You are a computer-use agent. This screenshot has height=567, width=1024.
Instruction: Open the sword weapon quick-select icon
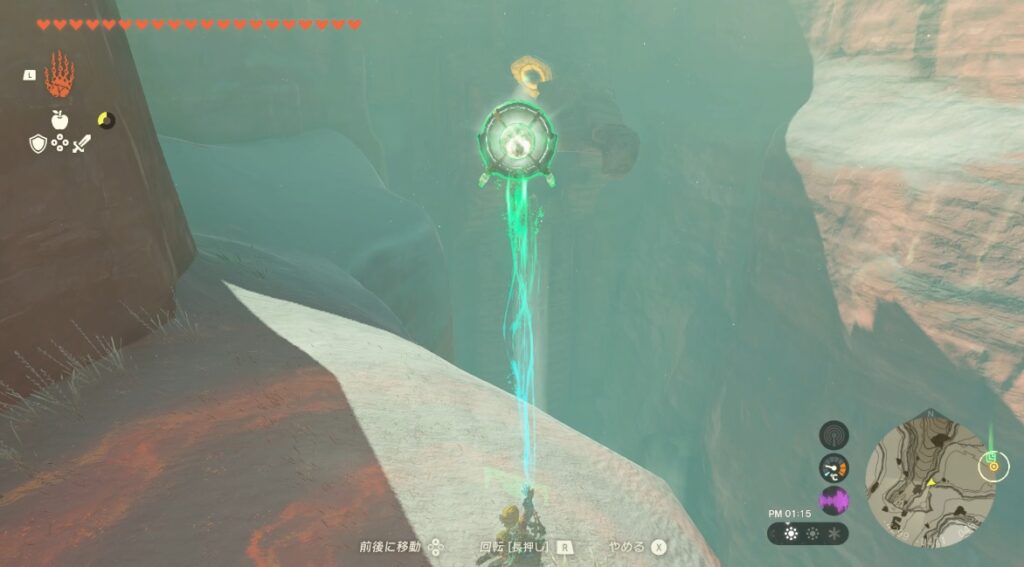click(83, 143)
